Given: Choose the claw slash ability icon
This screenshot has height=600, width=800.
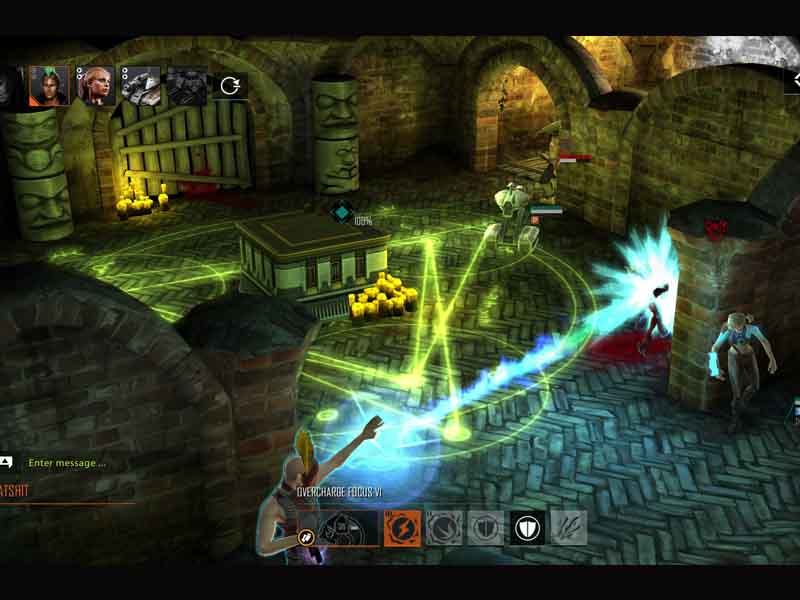Looking at the screenshot, I should [569, 527].
